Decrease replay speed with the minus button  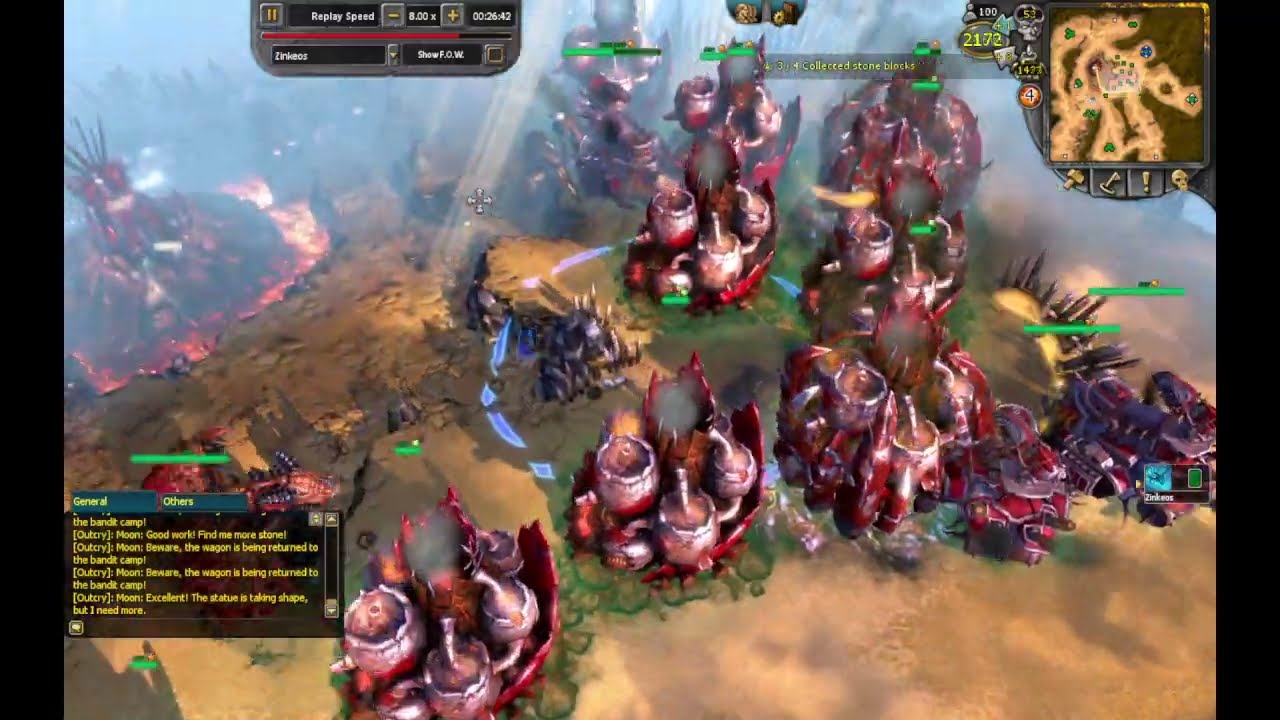click(x=394, y=16)
